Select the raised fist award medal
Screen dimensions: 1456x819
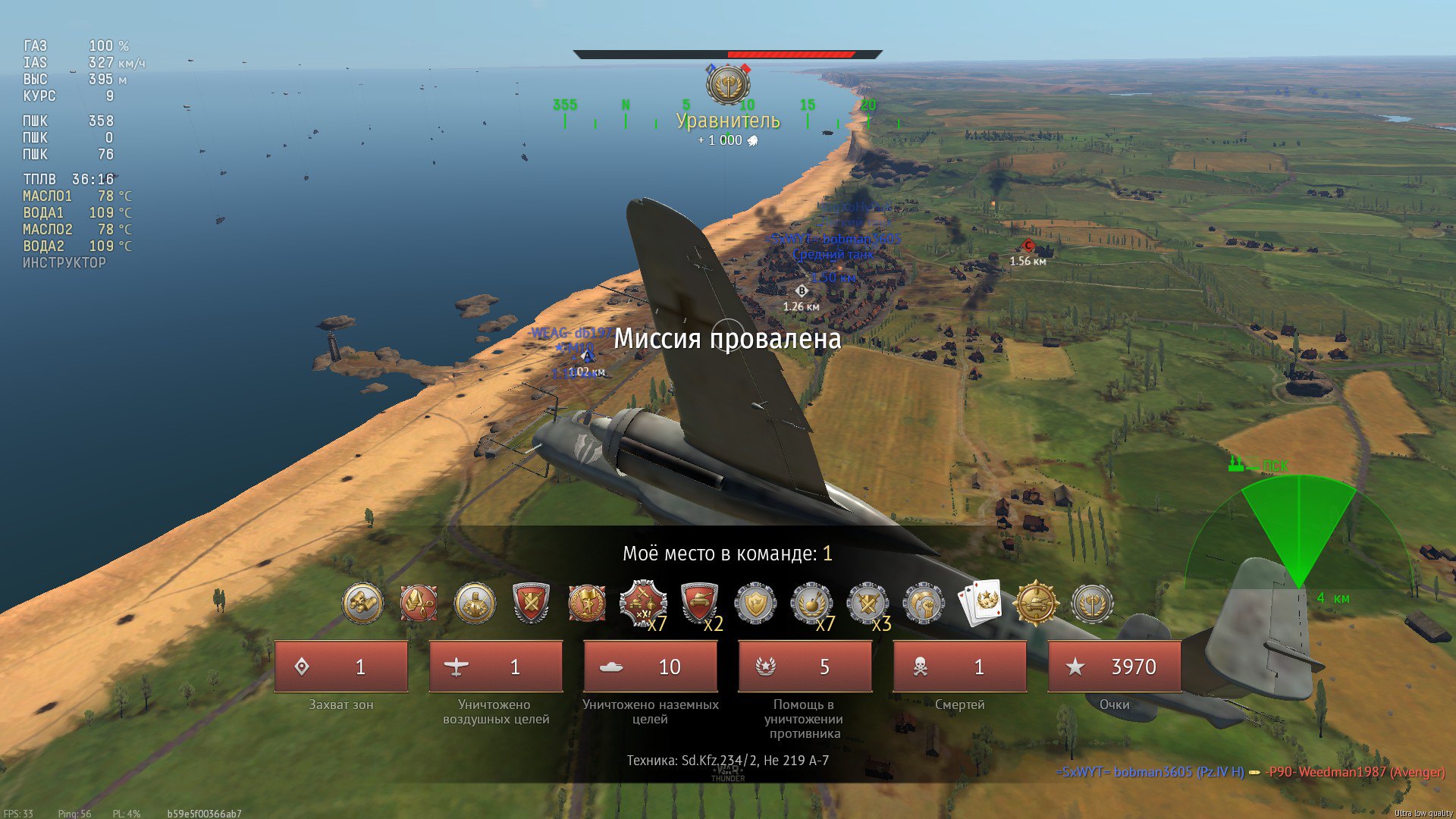tap(924, 604)
